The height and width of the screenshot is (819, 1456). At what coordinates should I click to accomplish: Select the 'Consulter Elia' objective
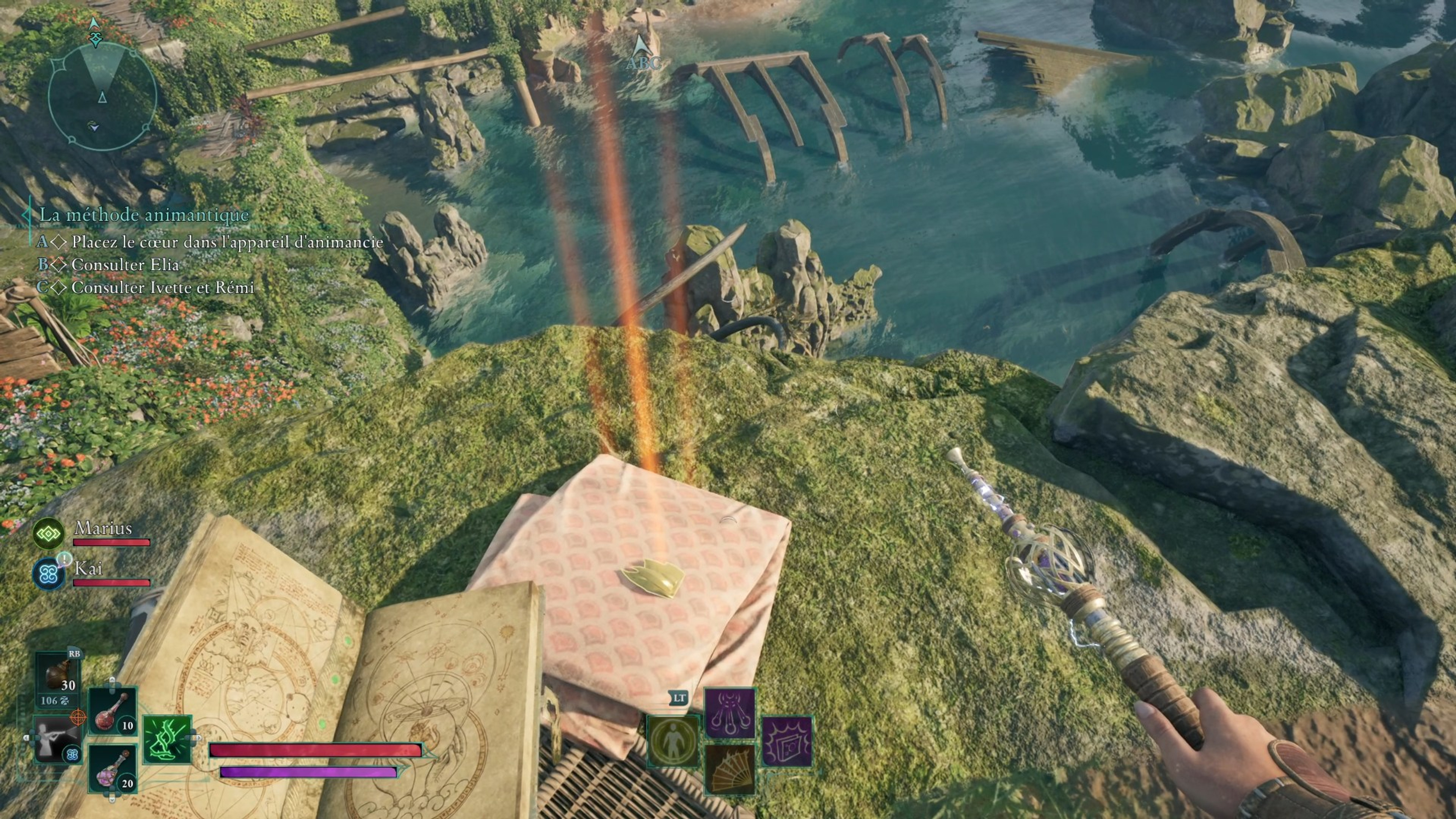(125, 265)
